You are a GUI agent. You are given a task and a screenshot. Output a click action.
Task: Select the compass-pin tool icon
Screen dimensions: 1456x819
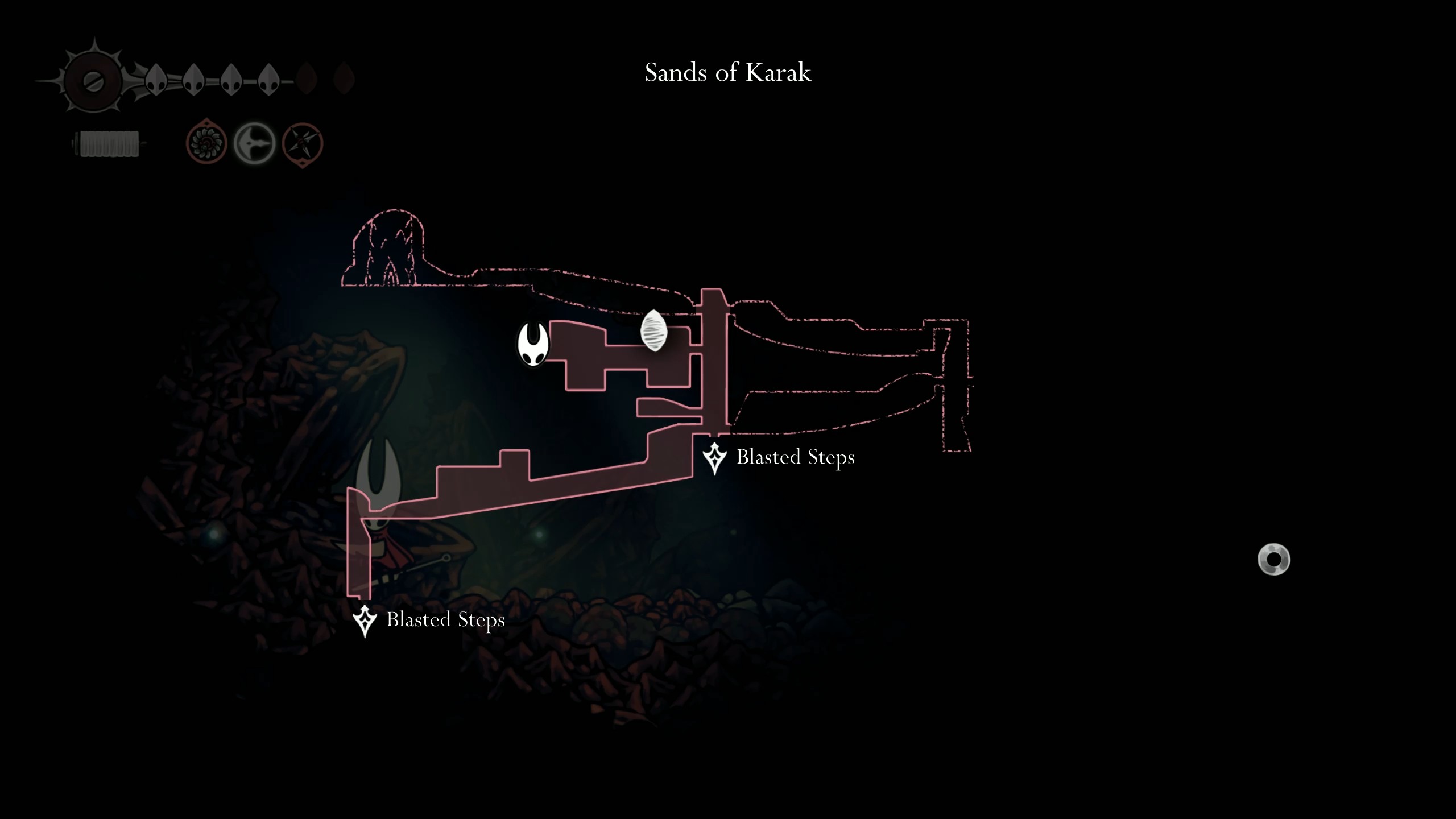click(x=302, y=144)
